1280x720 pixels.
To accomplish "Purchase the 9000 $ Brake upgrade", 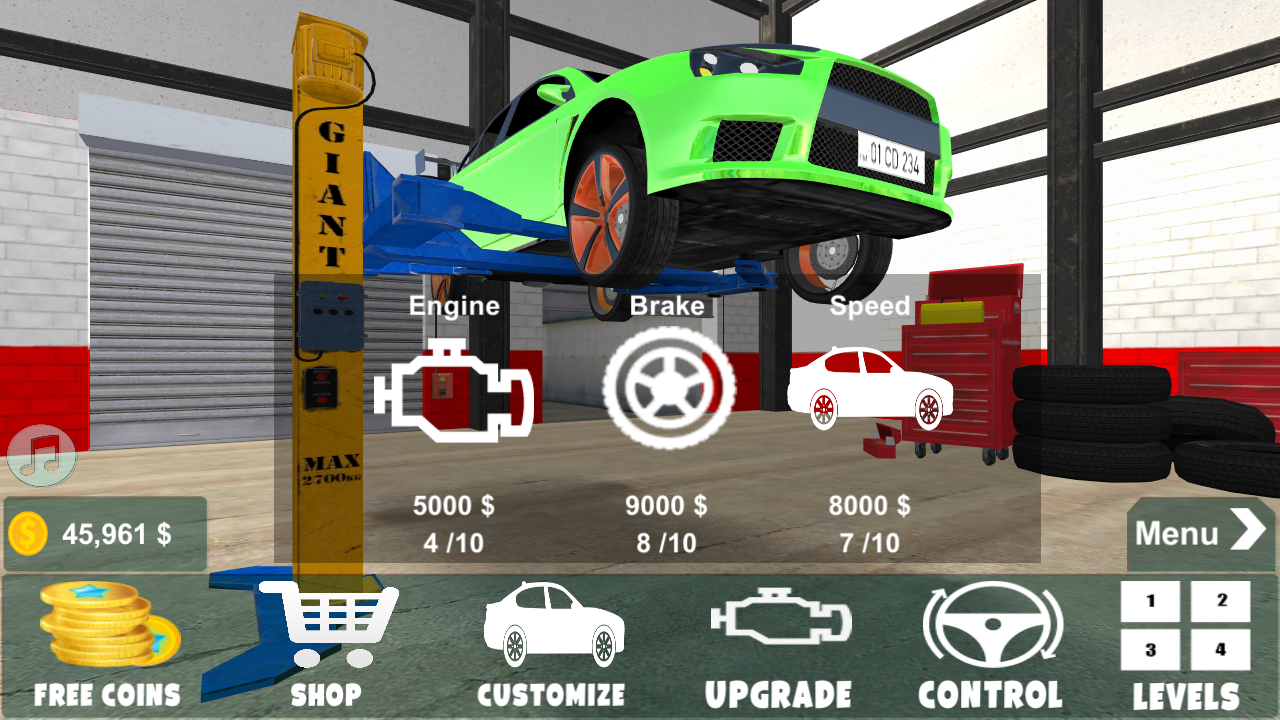I will (x=668, y=507).
